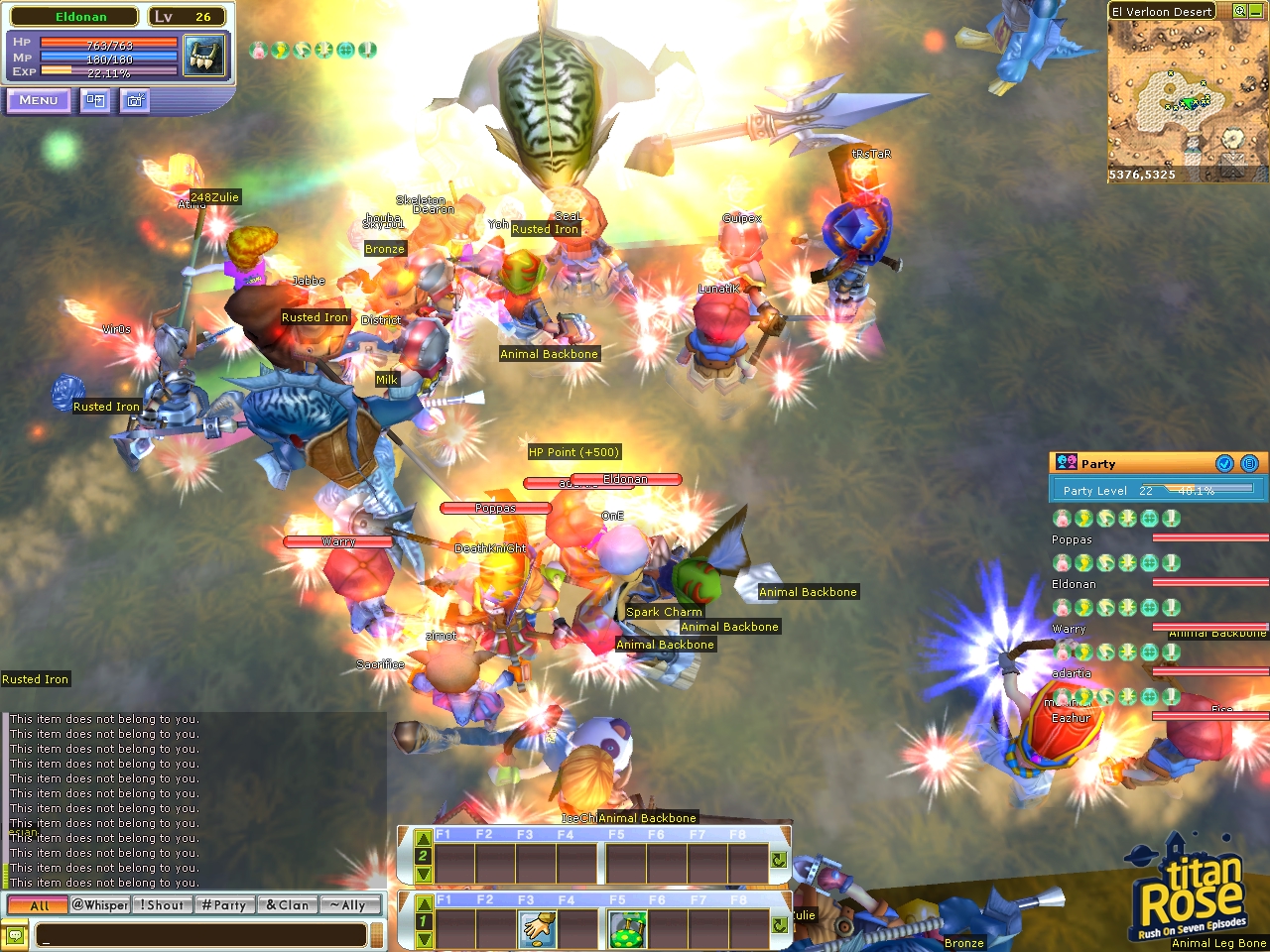Click the glove item in quickslot F3

coord(537,928)
